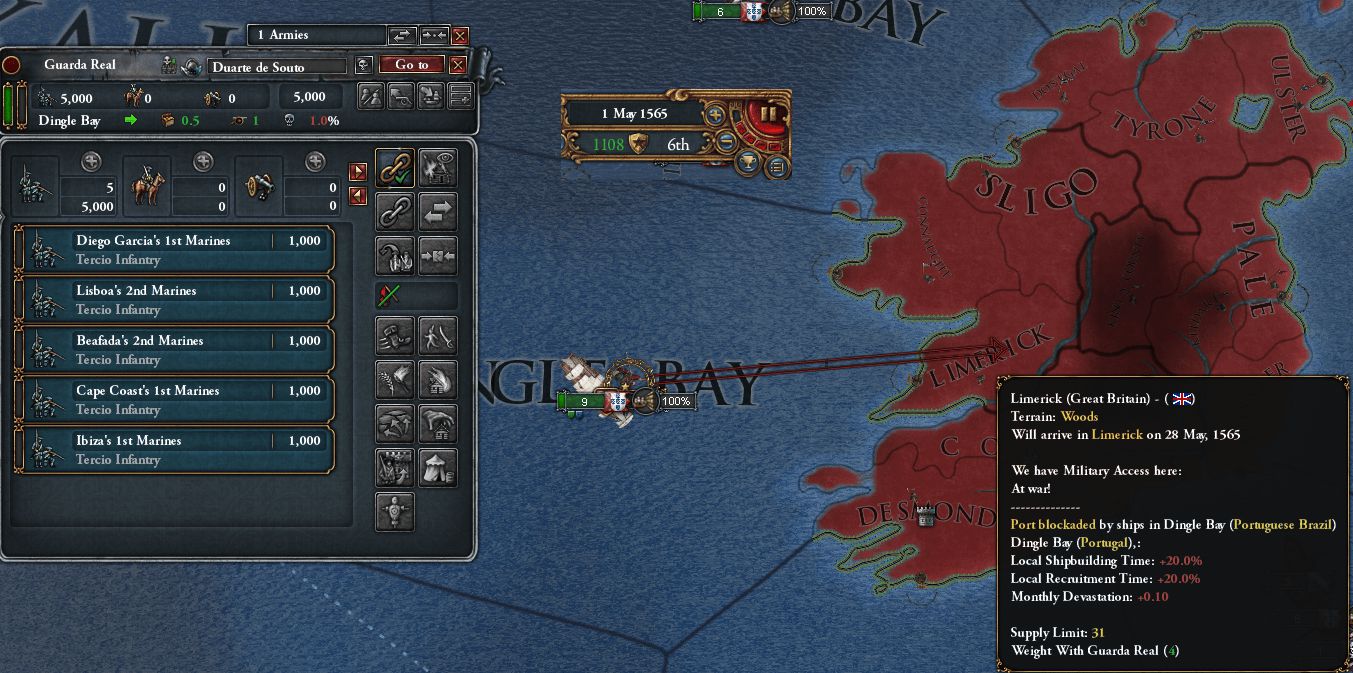The image size is (1353, 673).
Task: Close the Guarda Real army panel
Action: coord(458,65)
